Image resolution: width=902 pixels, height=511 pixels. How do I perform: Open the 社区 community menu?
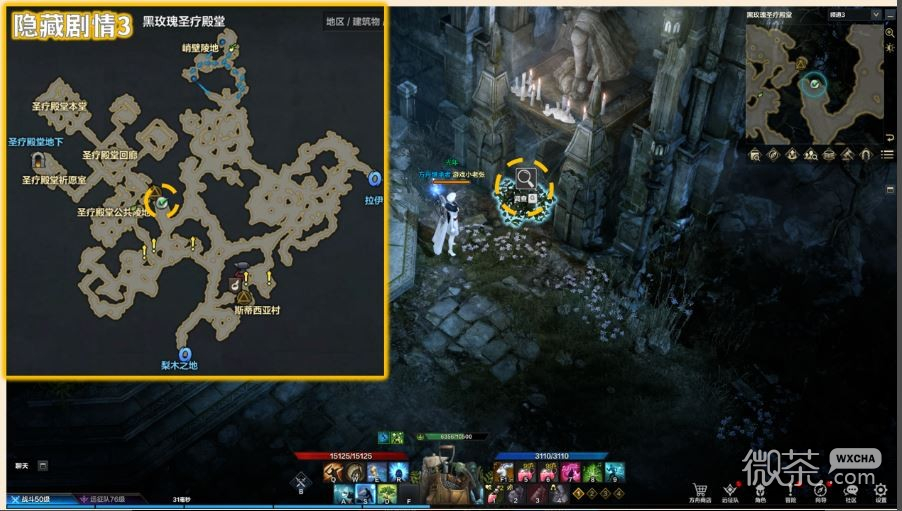[x=851, y=490]
